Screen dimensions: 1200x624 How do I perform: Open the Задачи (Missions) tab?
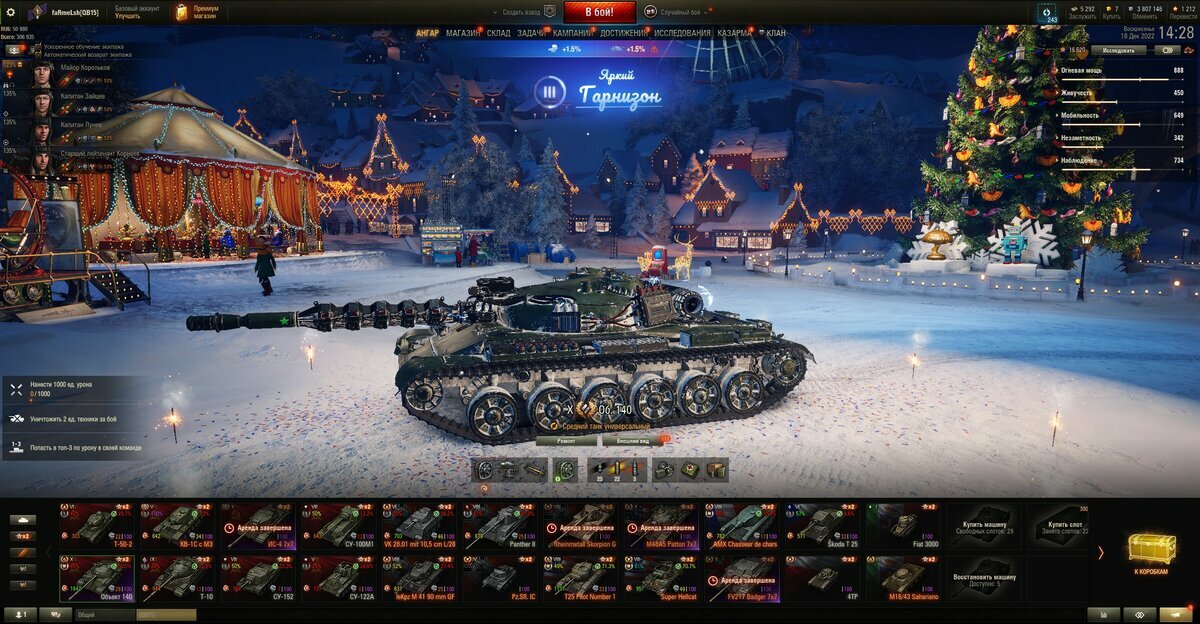[x=531, y=33]
